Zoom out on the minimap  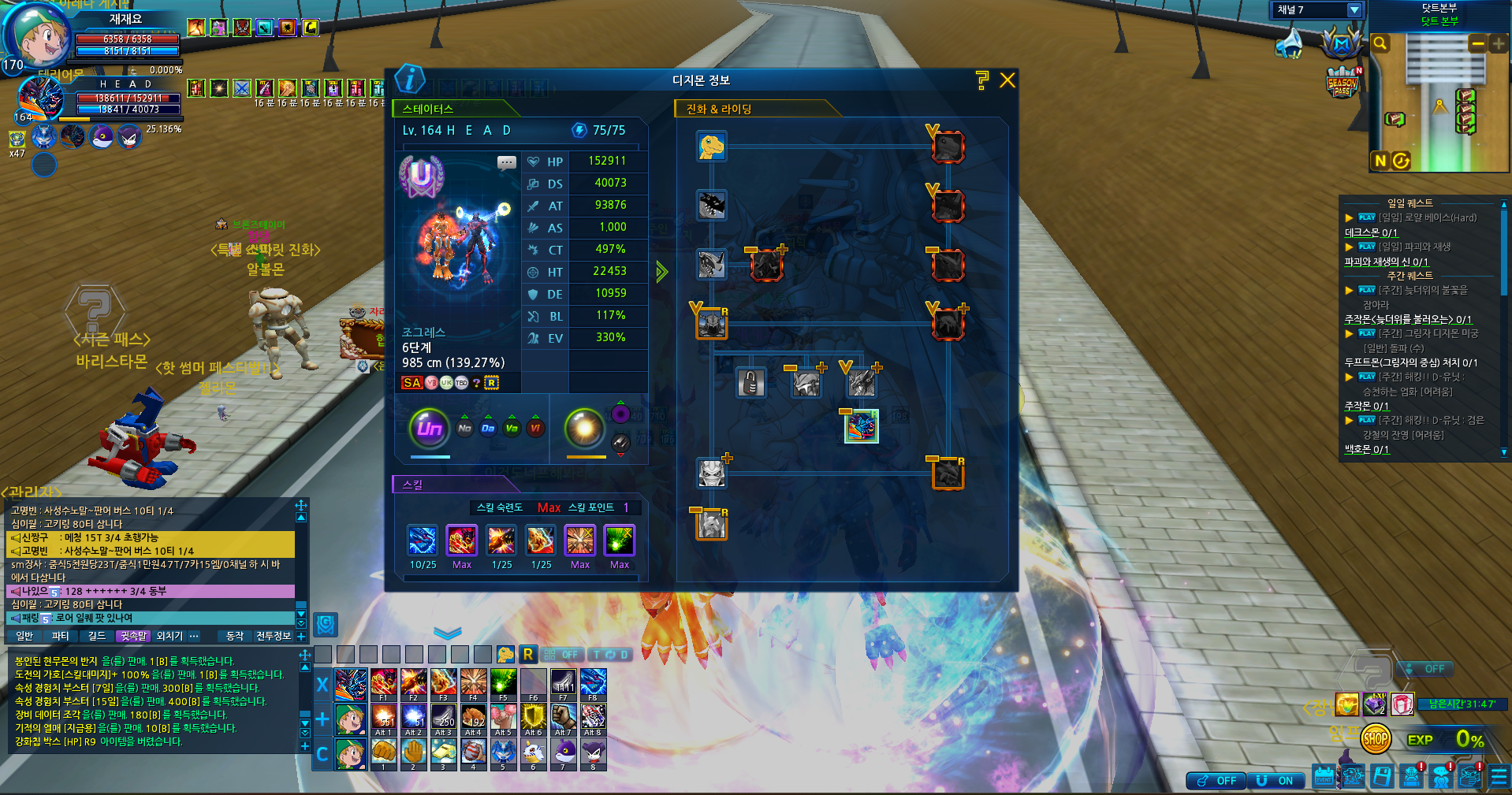tap(1478, 44)
